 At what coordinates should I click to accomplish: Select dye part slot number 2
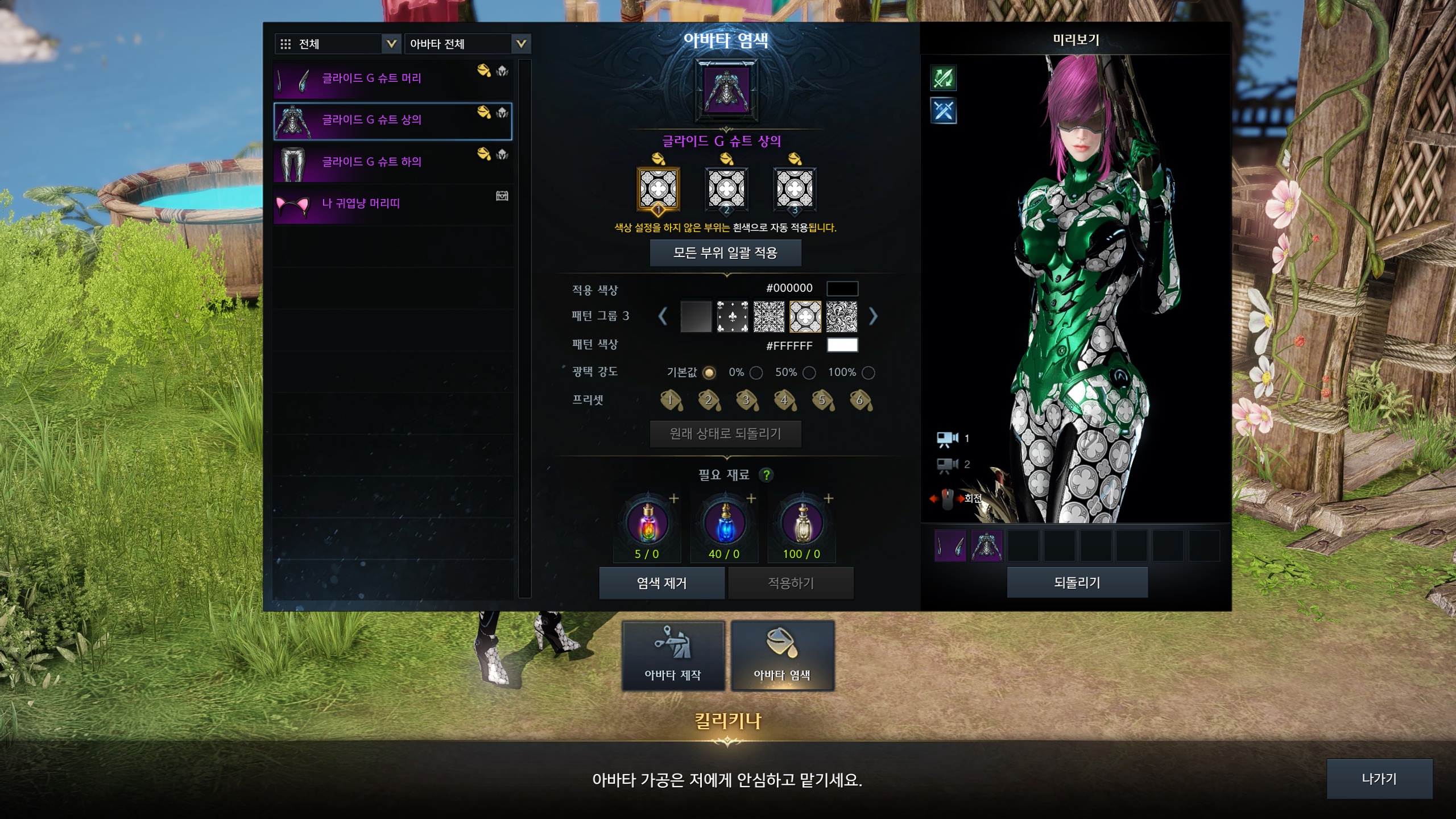click(x=726, y=189)
